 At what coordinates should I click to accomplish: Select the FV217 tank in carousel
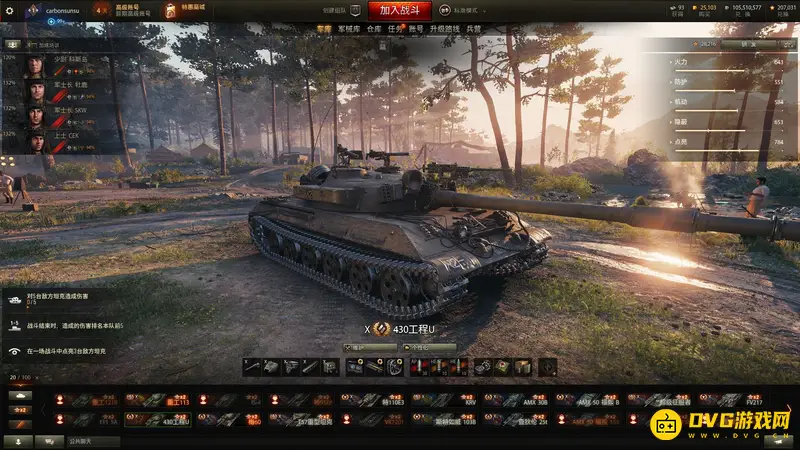coord(735,399)
